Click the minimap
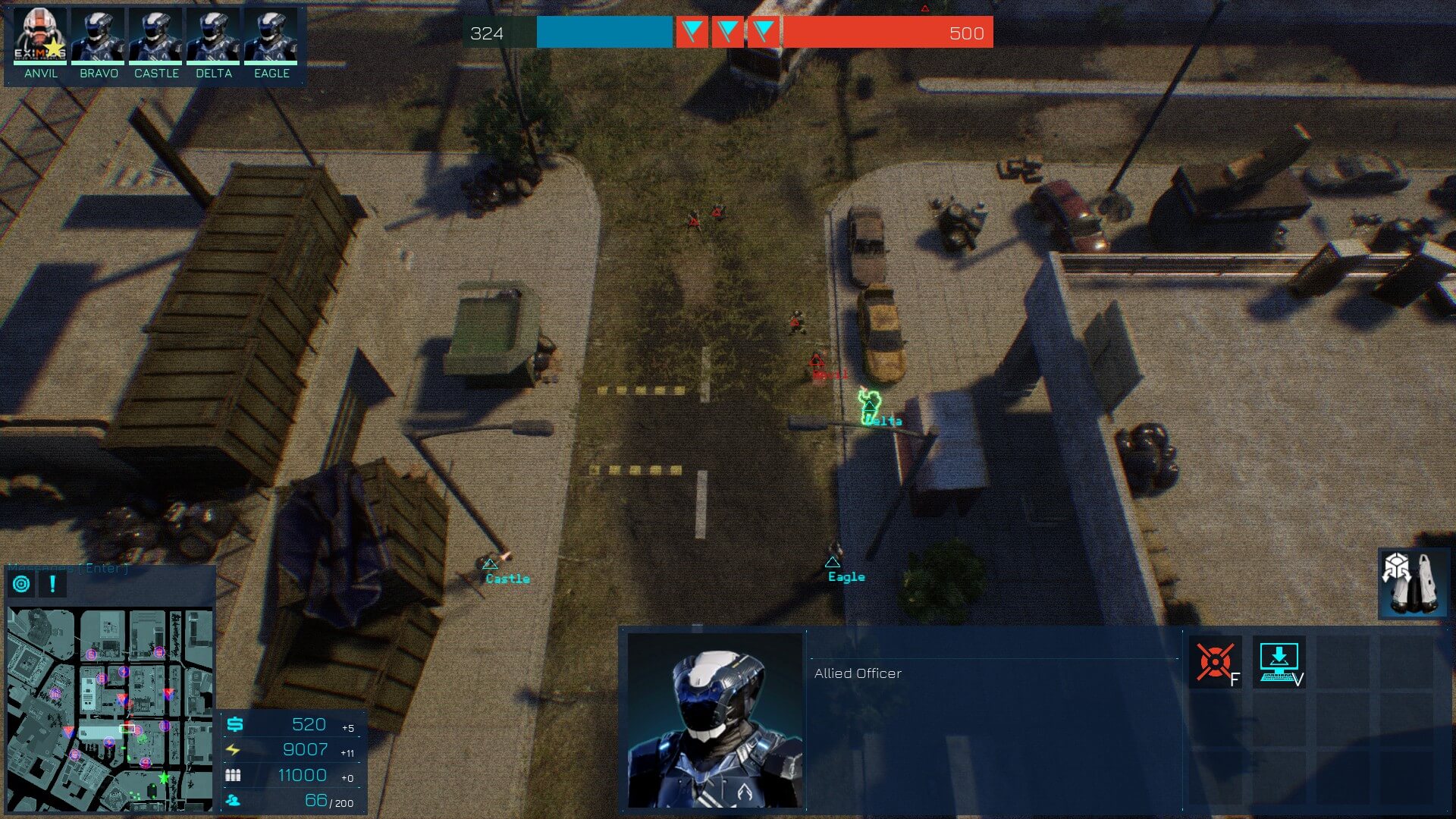 click(x=110, y=709)
